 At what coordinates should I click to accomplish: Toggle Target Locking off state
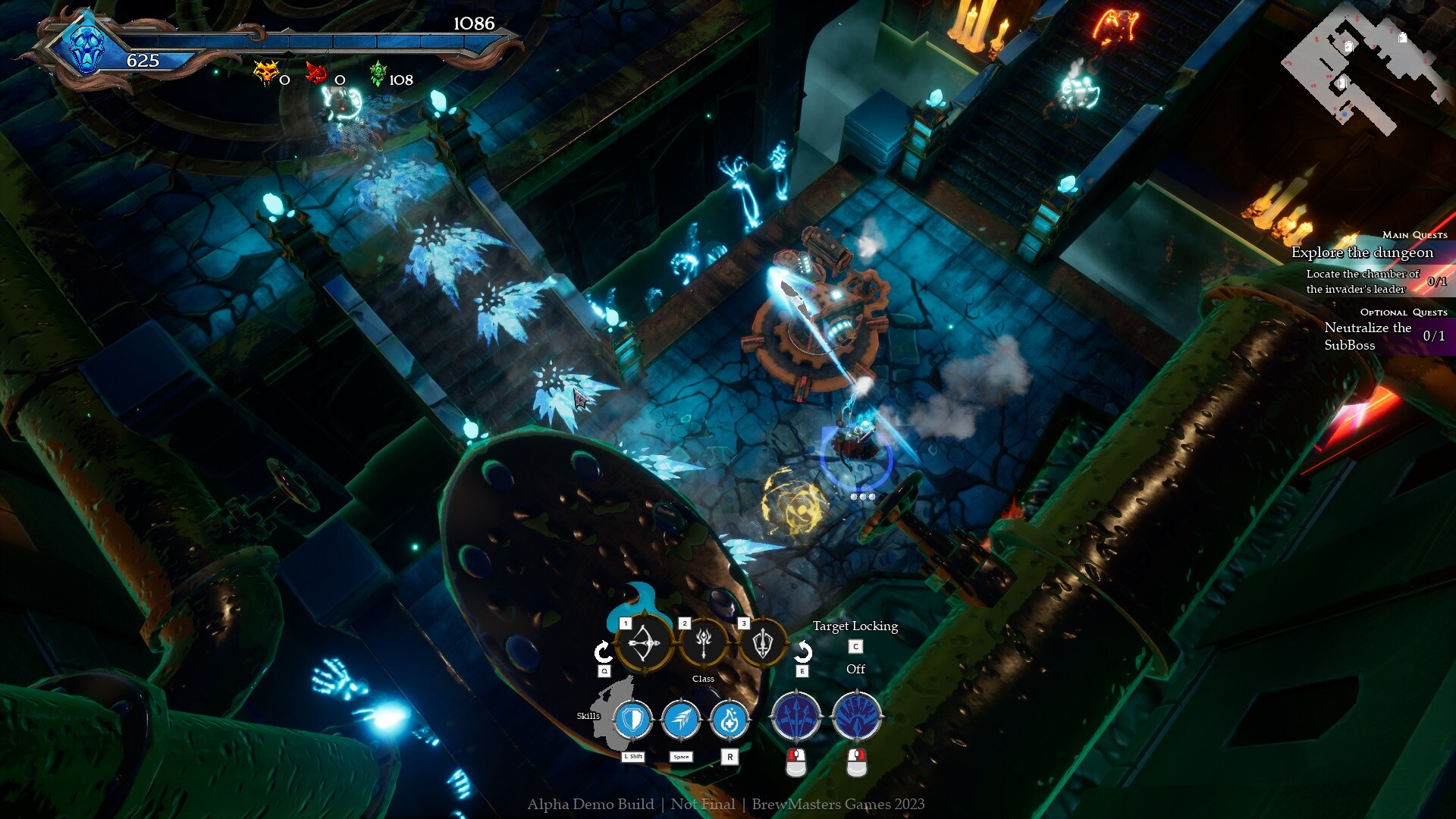pos(855,669)
